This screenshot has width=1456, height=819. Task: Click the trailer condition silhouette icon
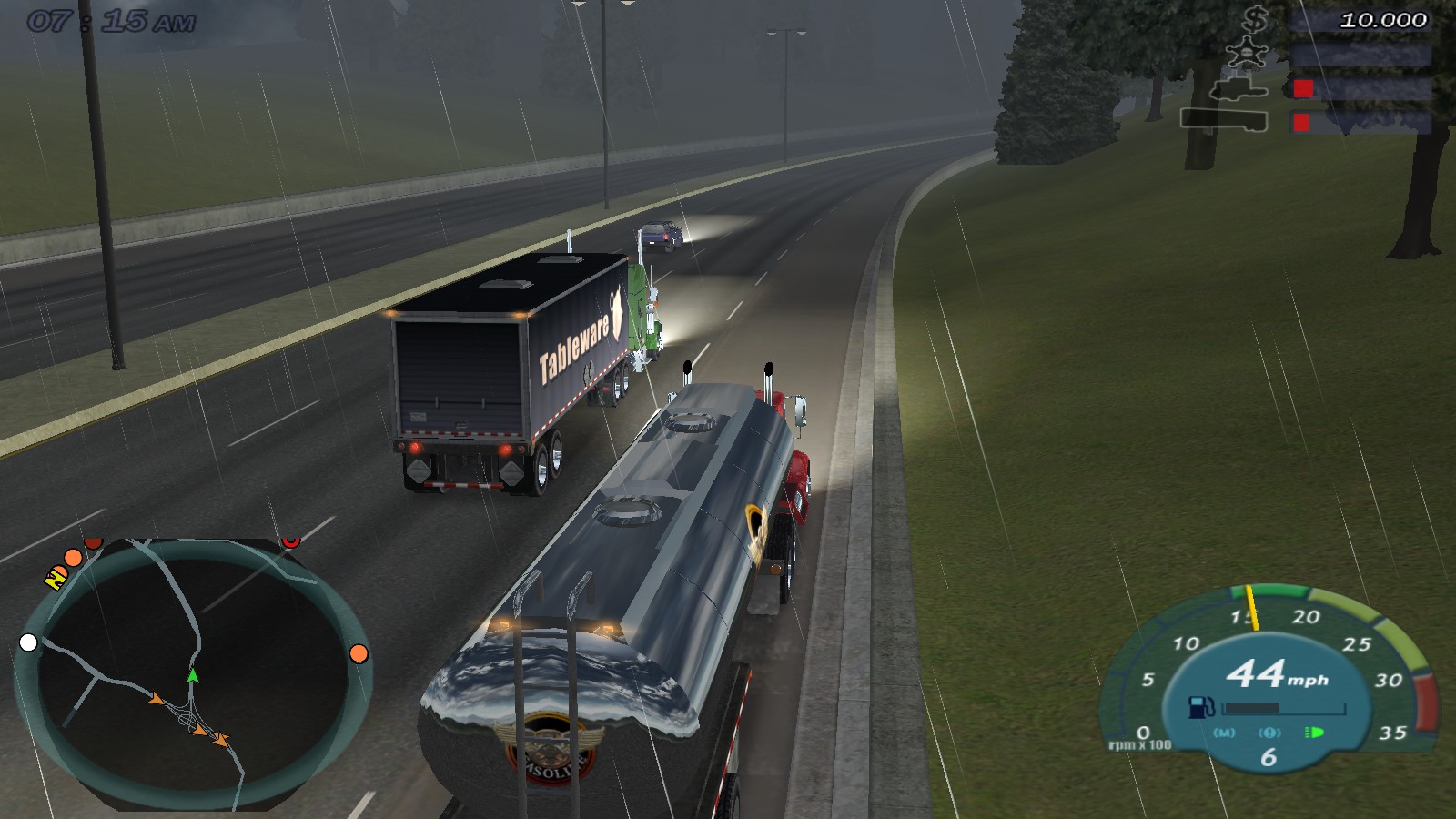coord(1224,119)
